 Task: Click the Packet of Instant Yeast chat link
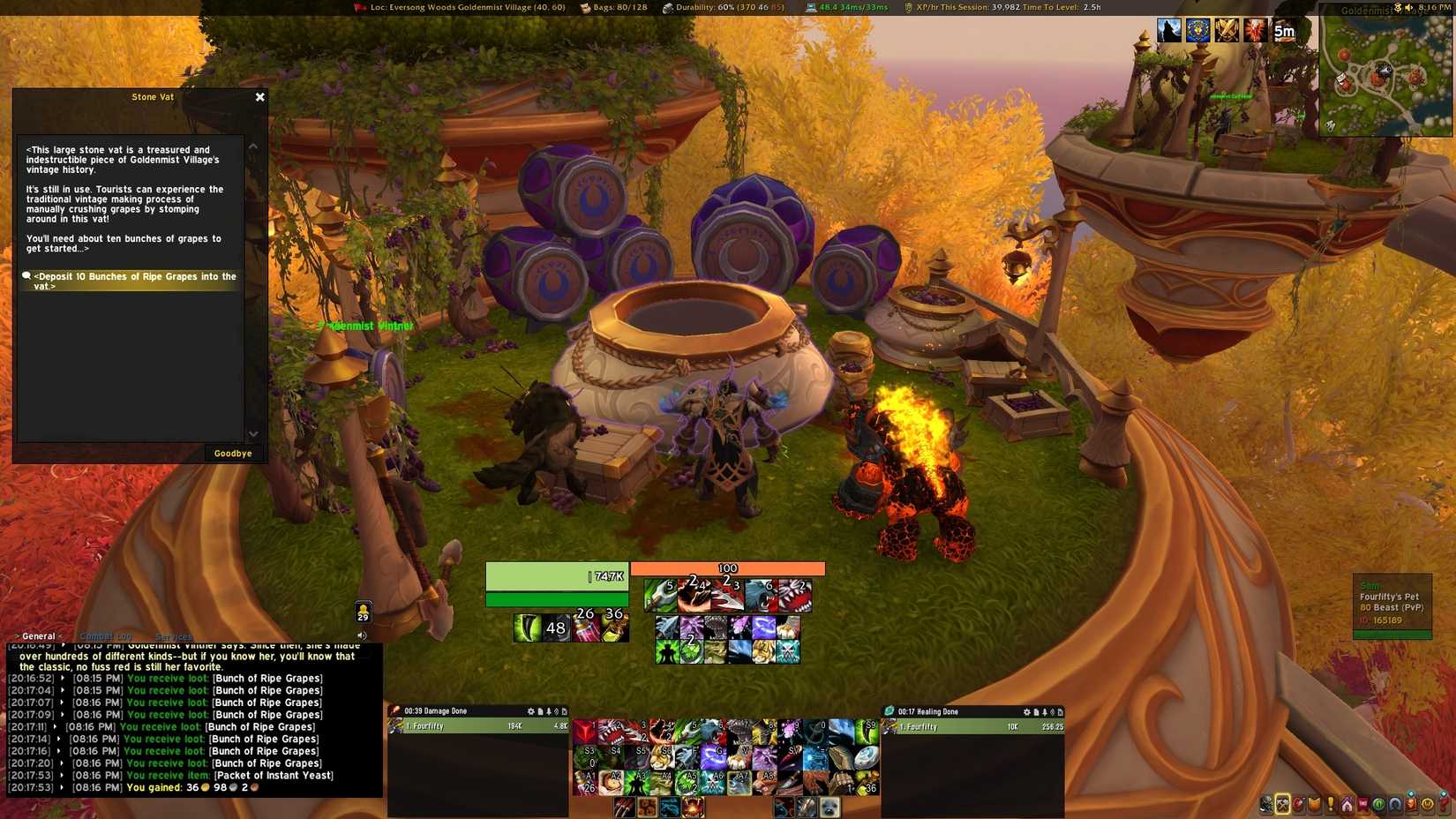click(274, 776)
